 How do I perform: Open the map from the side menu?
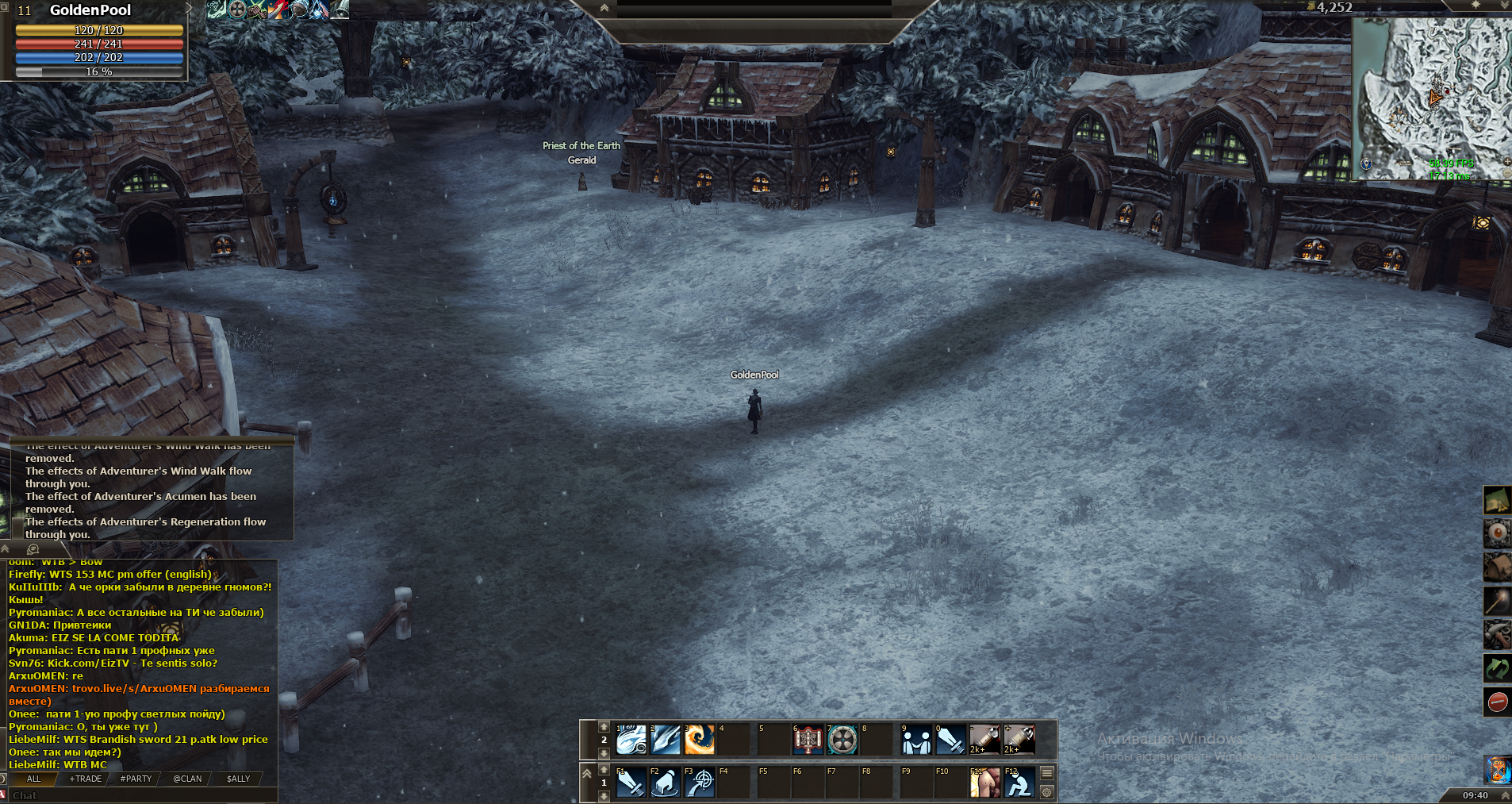click(x=1497, y=501)
